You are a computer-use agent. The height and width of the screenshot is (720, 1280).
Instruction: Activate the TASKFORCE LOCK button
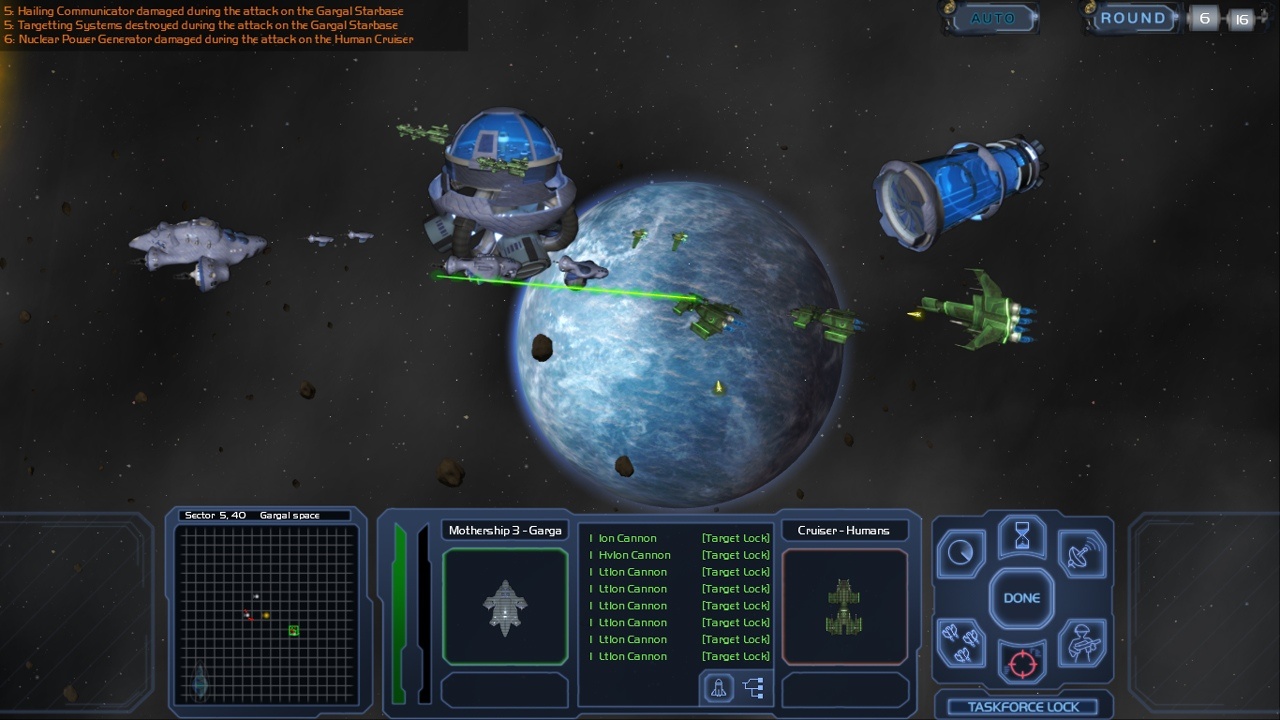[1023, 707]
